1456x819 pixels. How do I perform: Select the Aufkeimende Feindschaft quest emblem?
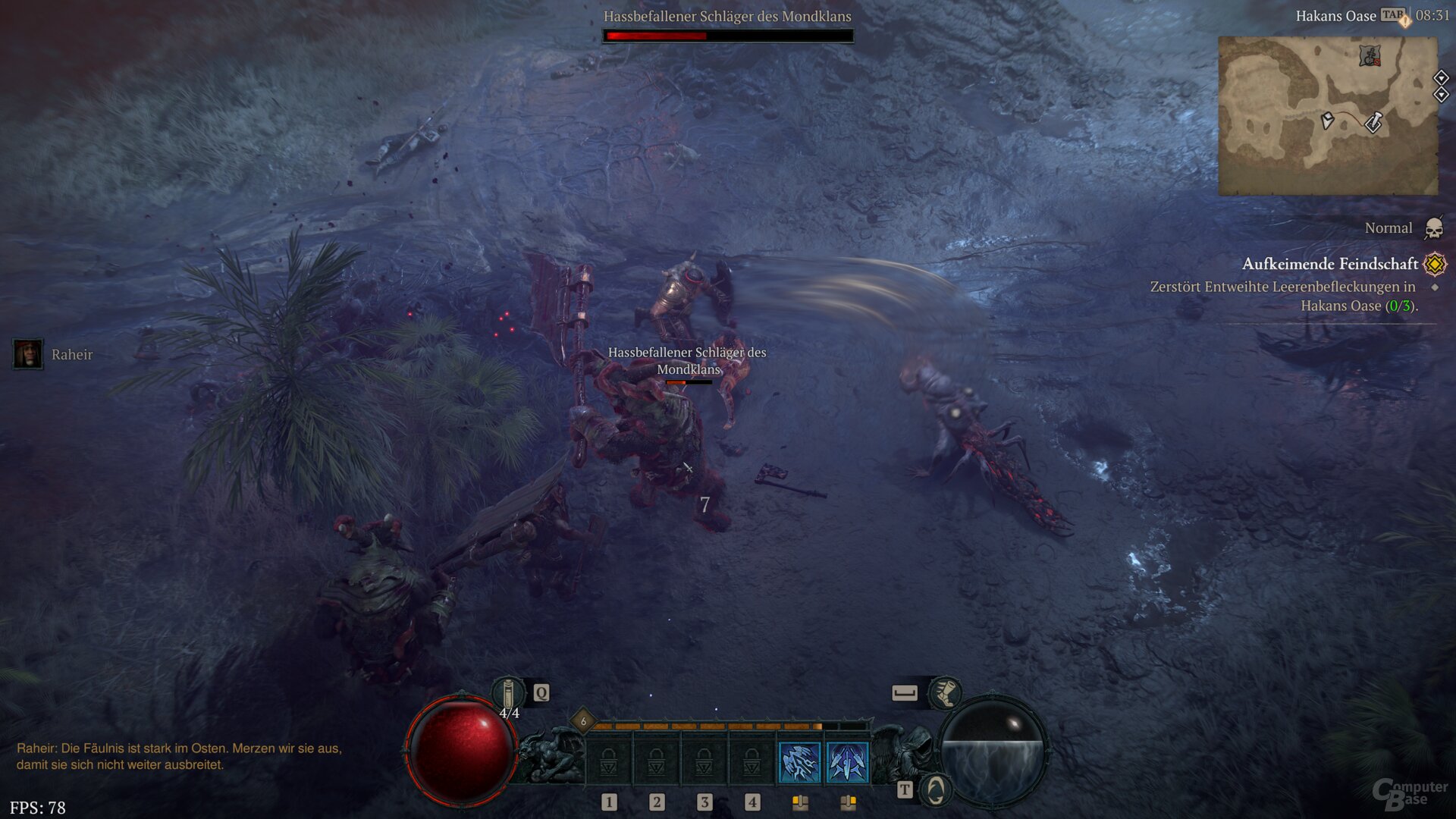[x=1434, y=264]
